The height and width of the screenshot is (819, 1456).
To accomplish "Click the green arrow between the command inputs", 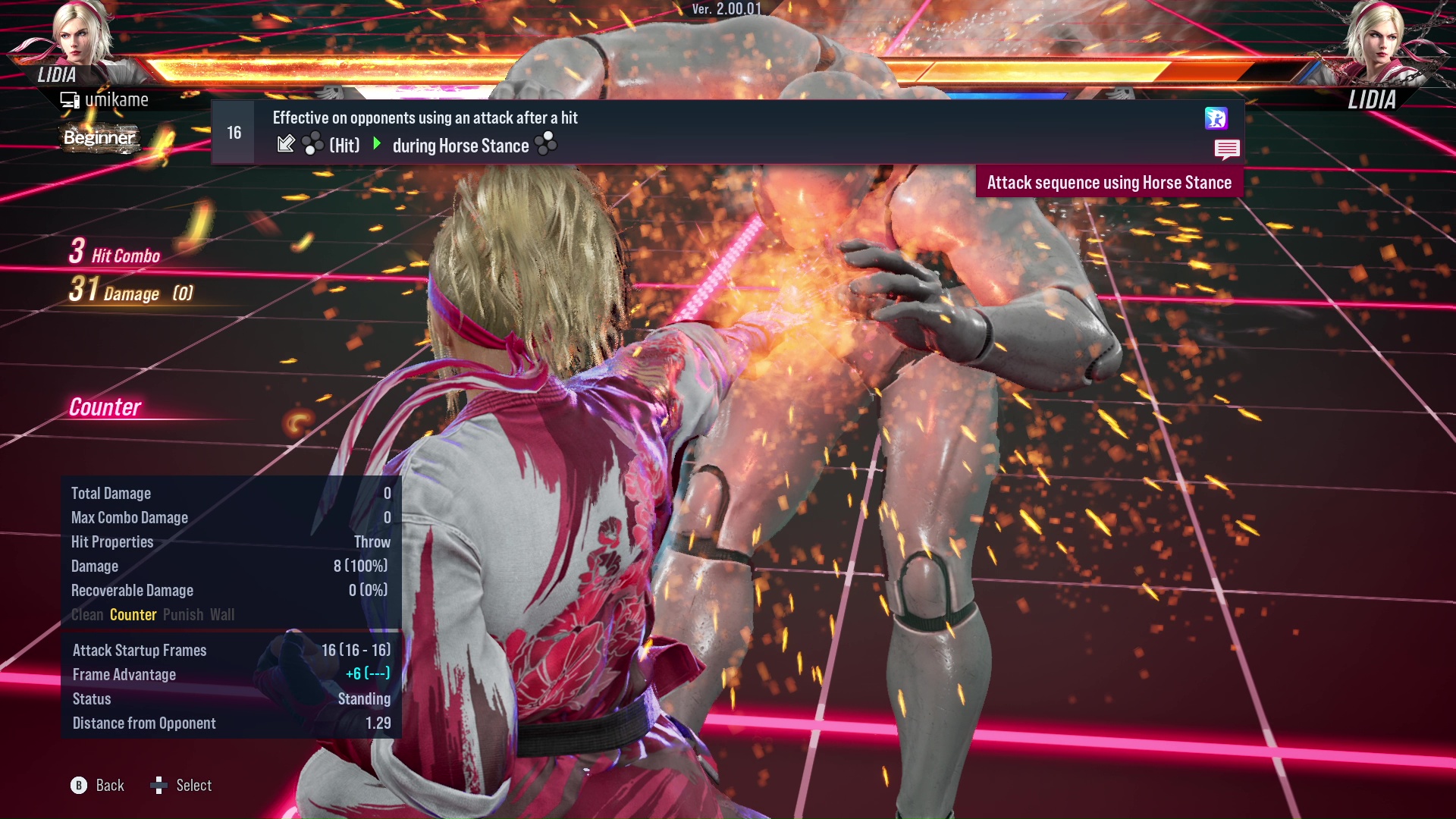I will click(x=376, y=144).
